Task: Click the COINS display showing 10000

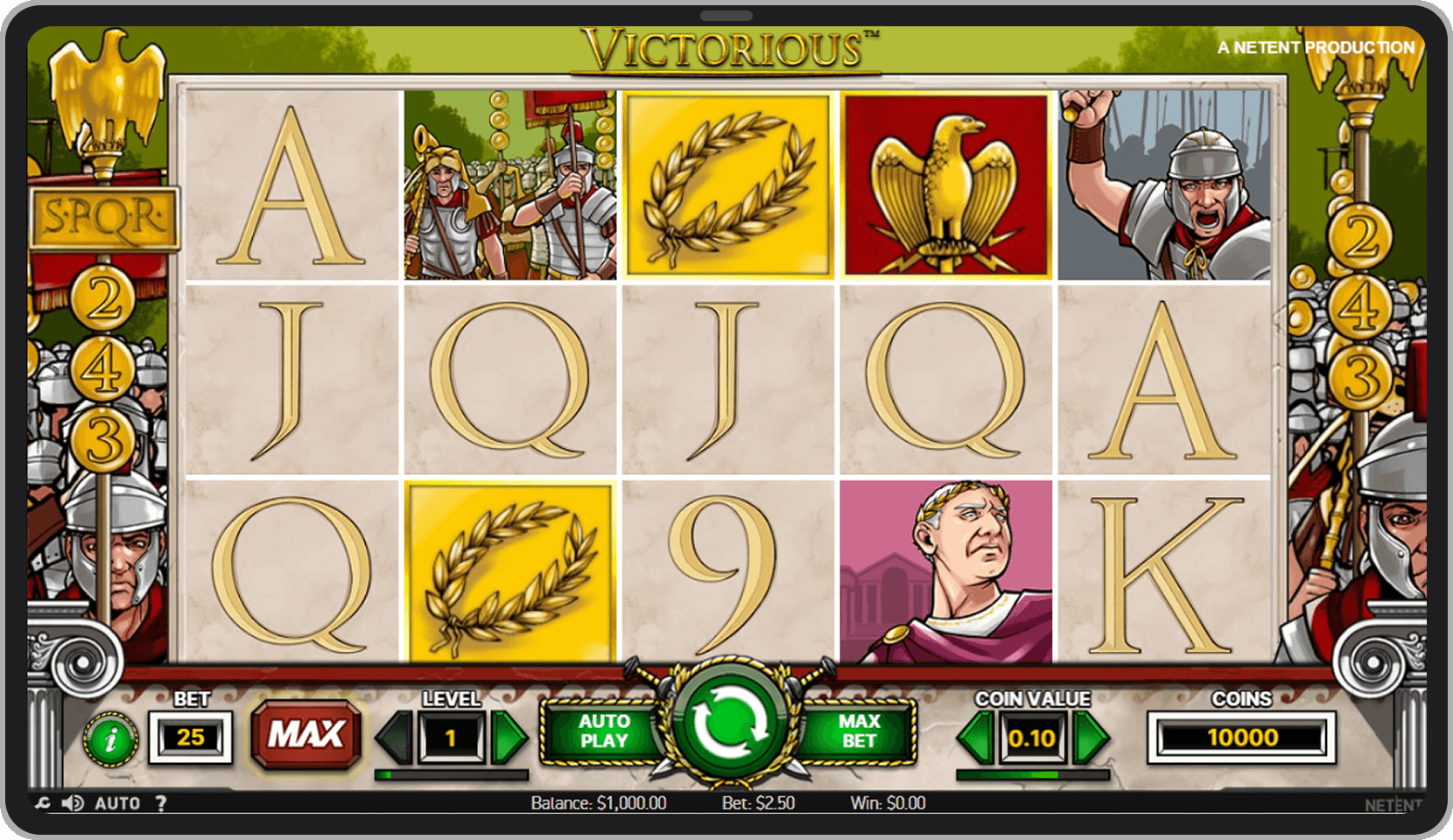Action: [x=1243, y=738]
